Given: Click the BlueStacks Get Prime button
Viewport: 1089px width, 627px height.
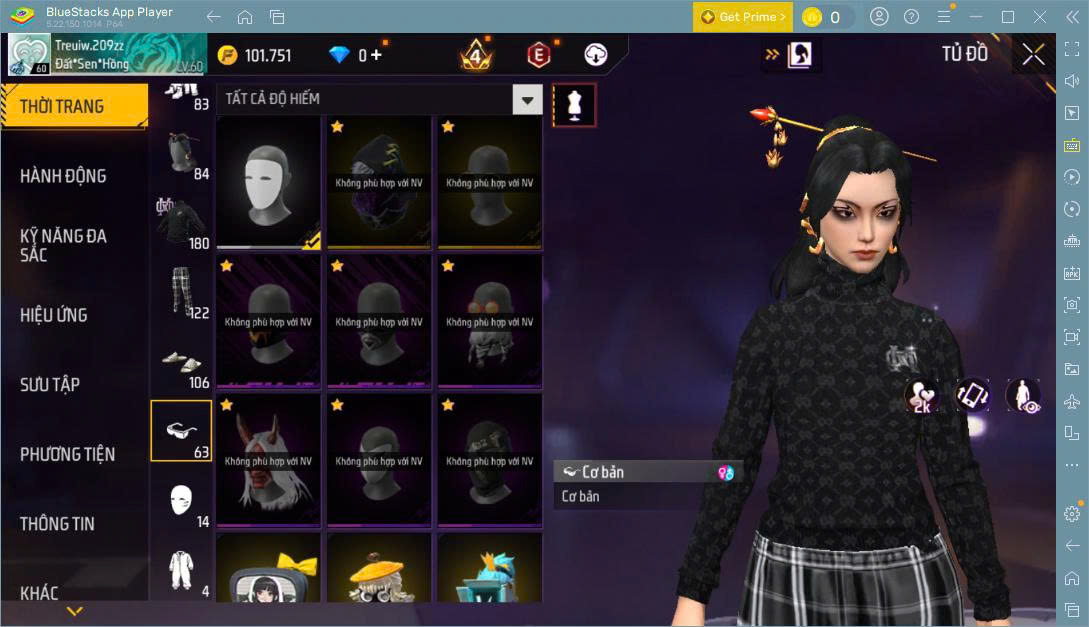Looking at the screenshot, I should click(x=743, y=17).
